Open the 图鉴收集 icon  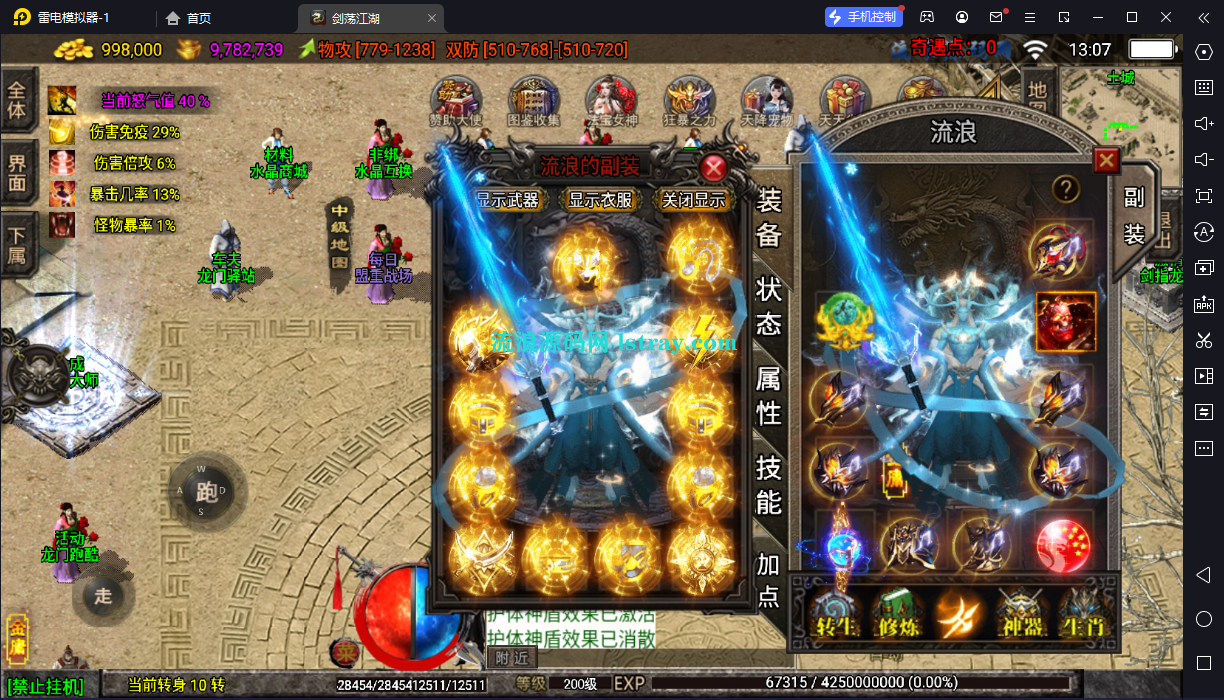tap(534, 101)
